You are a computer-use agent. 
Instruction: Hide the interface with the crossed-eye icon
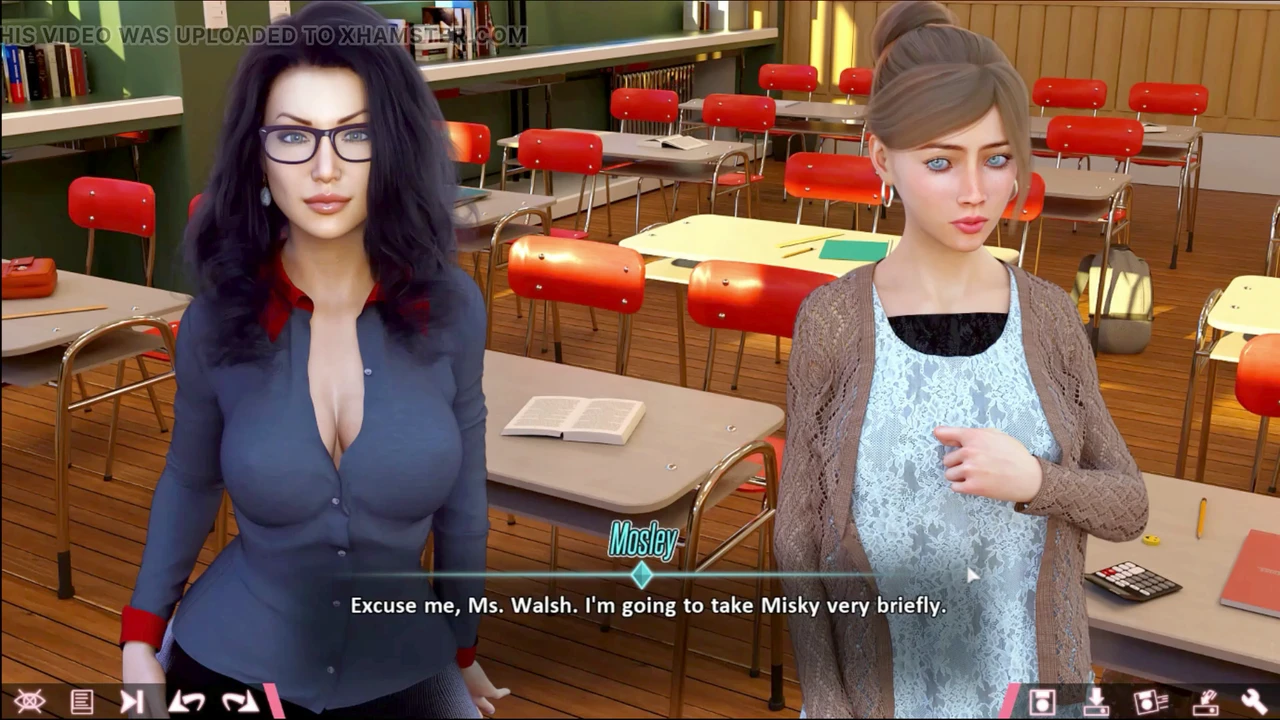[29, 701]
